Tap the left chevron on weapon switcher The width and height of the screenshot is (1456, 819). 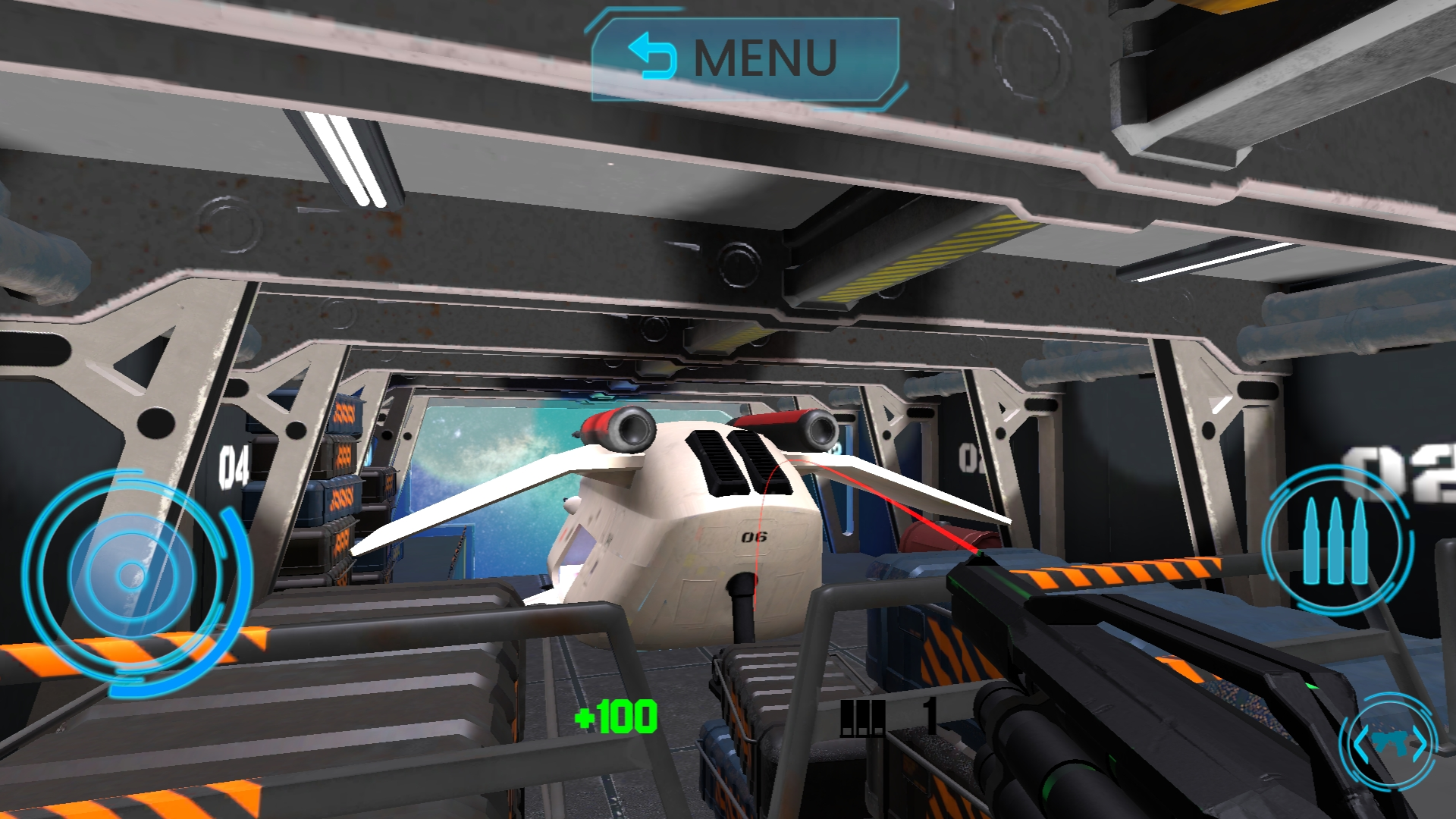click(x=1361, y=743)
